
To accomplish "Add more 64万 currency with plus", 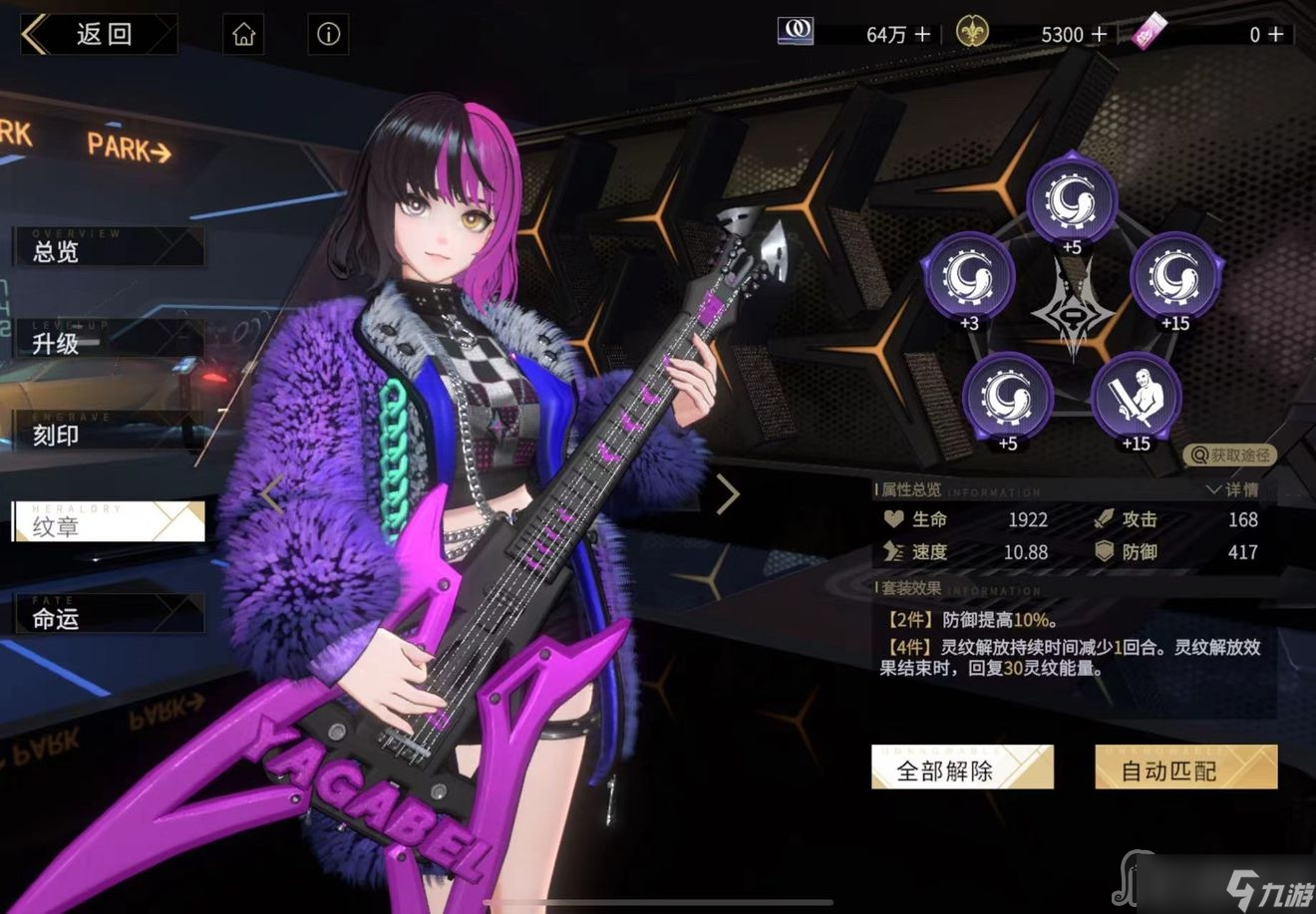I will click(x=922, y=34).
